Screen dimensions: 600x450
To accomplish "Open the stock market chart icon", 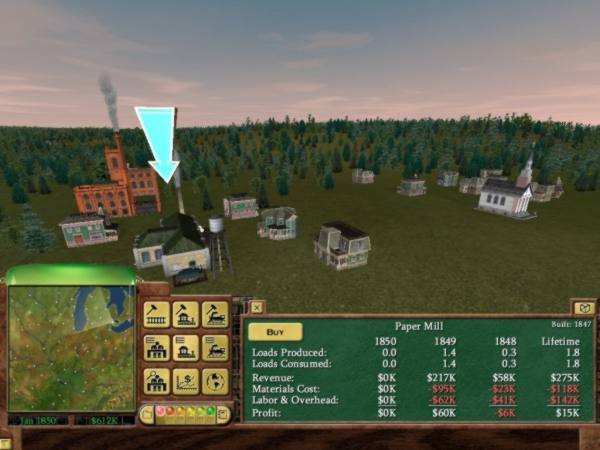I will (185, 381).
